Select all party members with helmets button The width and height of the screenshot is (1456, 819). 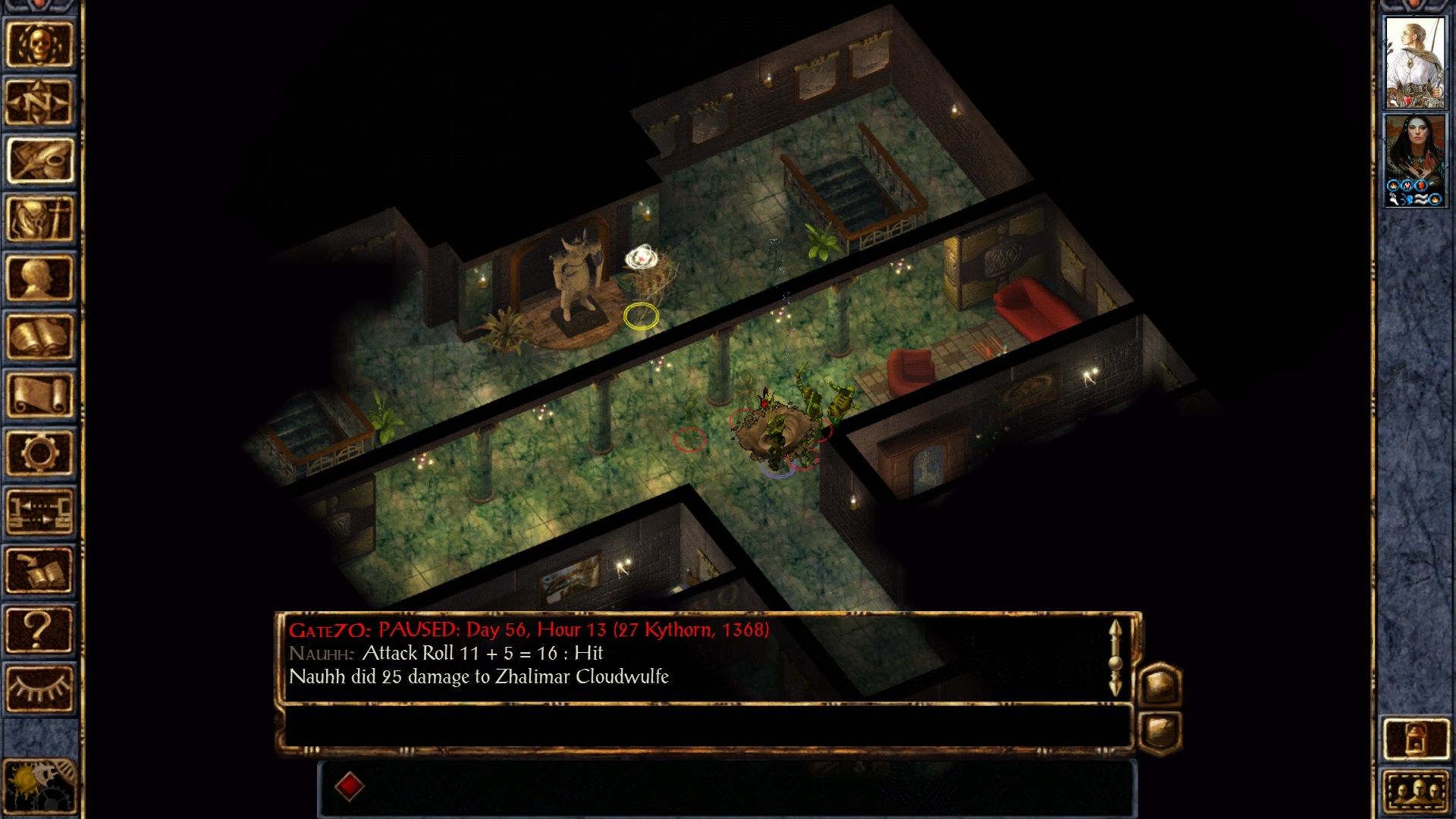1415,793
